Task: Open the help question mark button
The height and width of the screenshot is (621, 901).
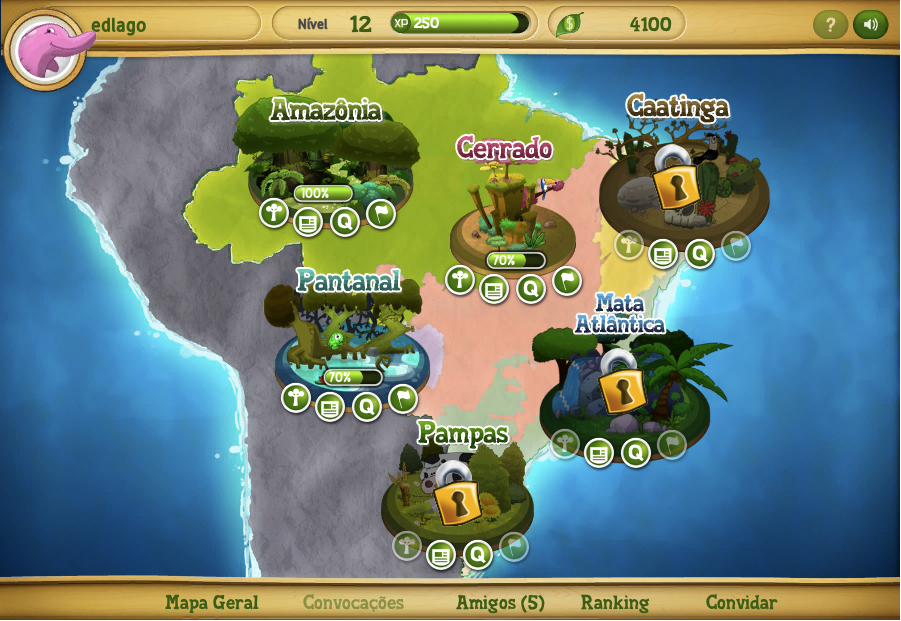Action: point(830,24)
